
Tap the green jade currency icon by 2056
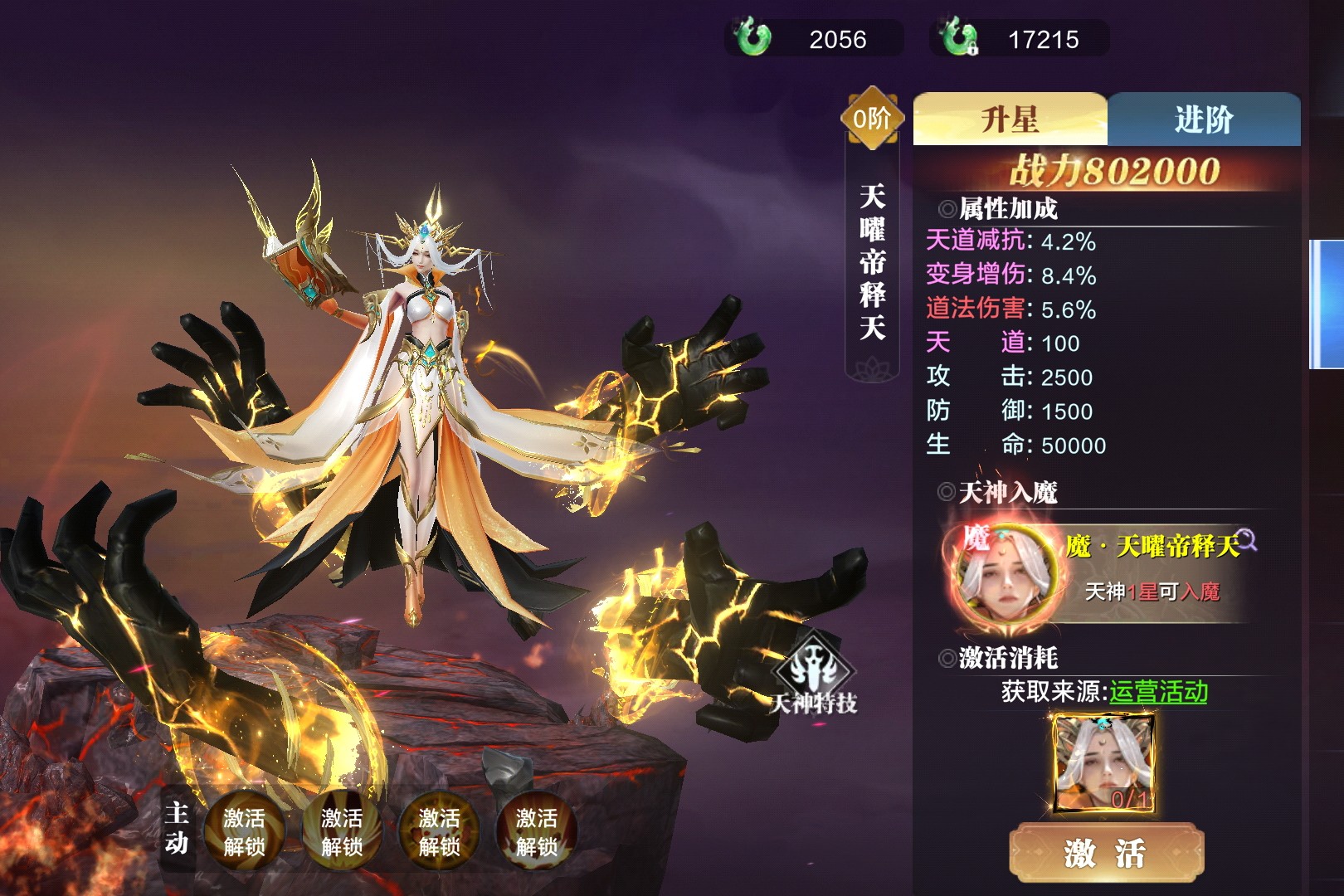pyautogui.click(x=752, y=38)
